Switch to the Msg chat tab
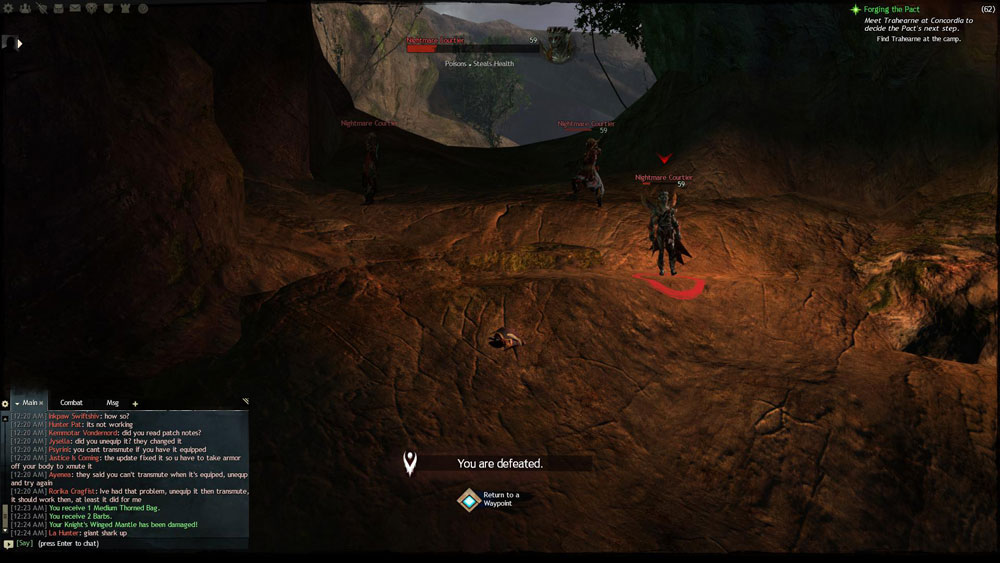The width and height of the screenshot is (1000, 563). tap(112, 402)
